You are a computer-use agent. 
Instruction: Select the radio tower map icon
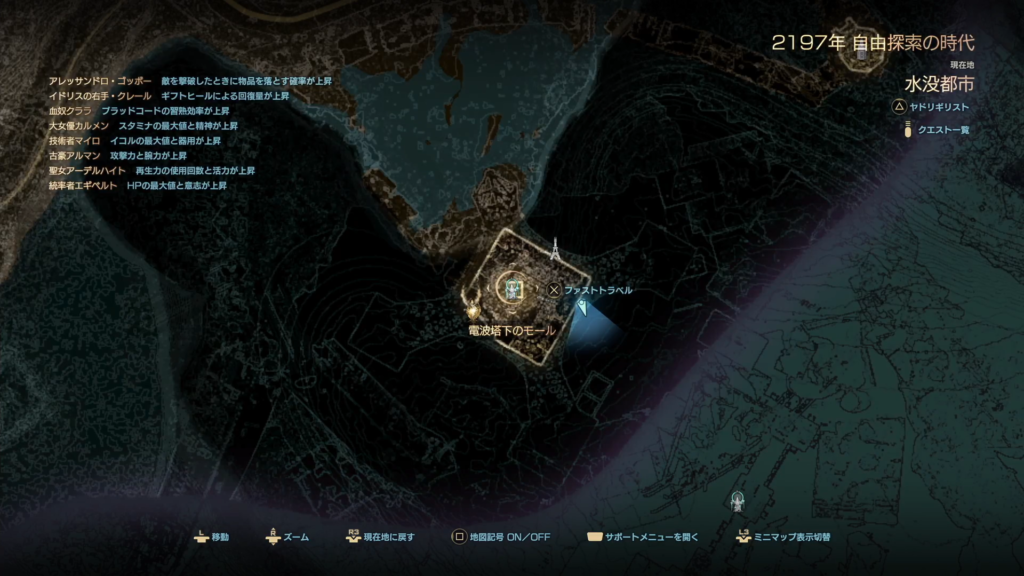554,251
